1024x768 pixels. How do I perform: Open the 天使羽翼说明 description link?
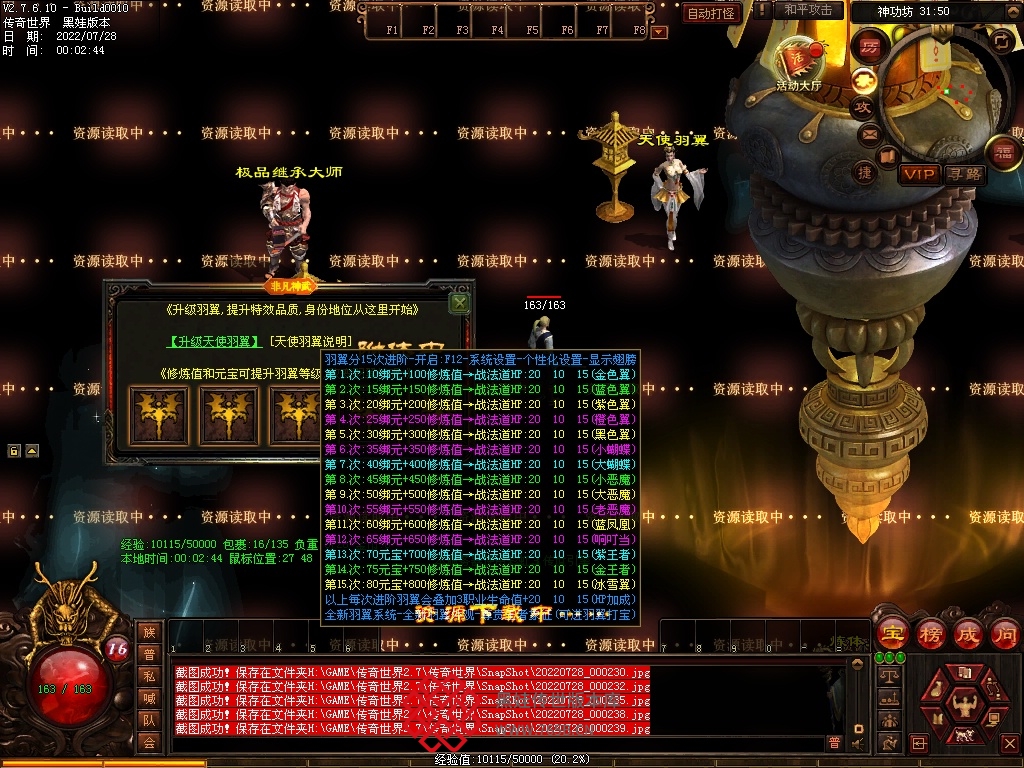tap(311, 342)
